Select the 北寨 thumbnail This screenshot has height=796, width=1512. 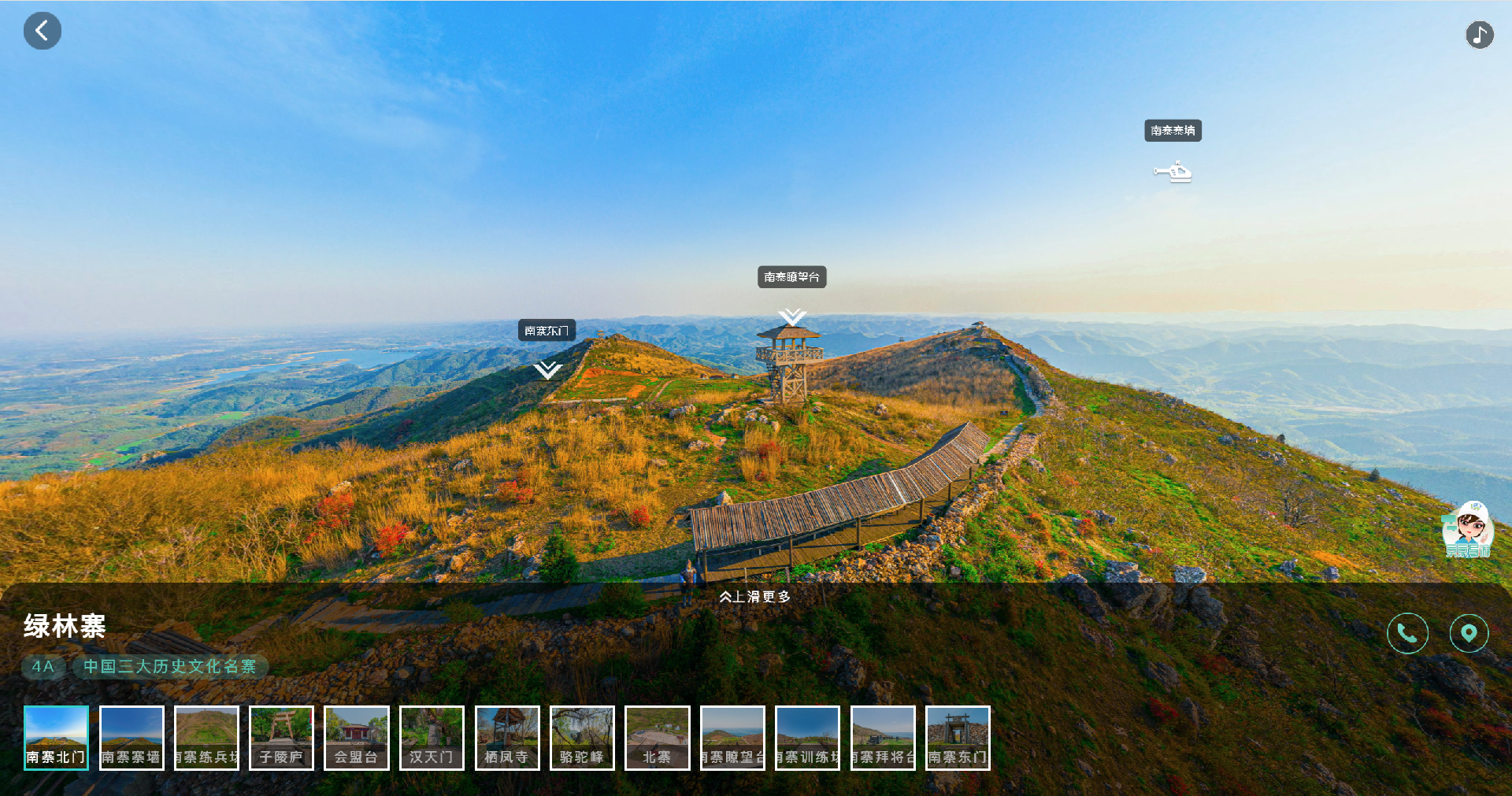click(x=658, y=738)
